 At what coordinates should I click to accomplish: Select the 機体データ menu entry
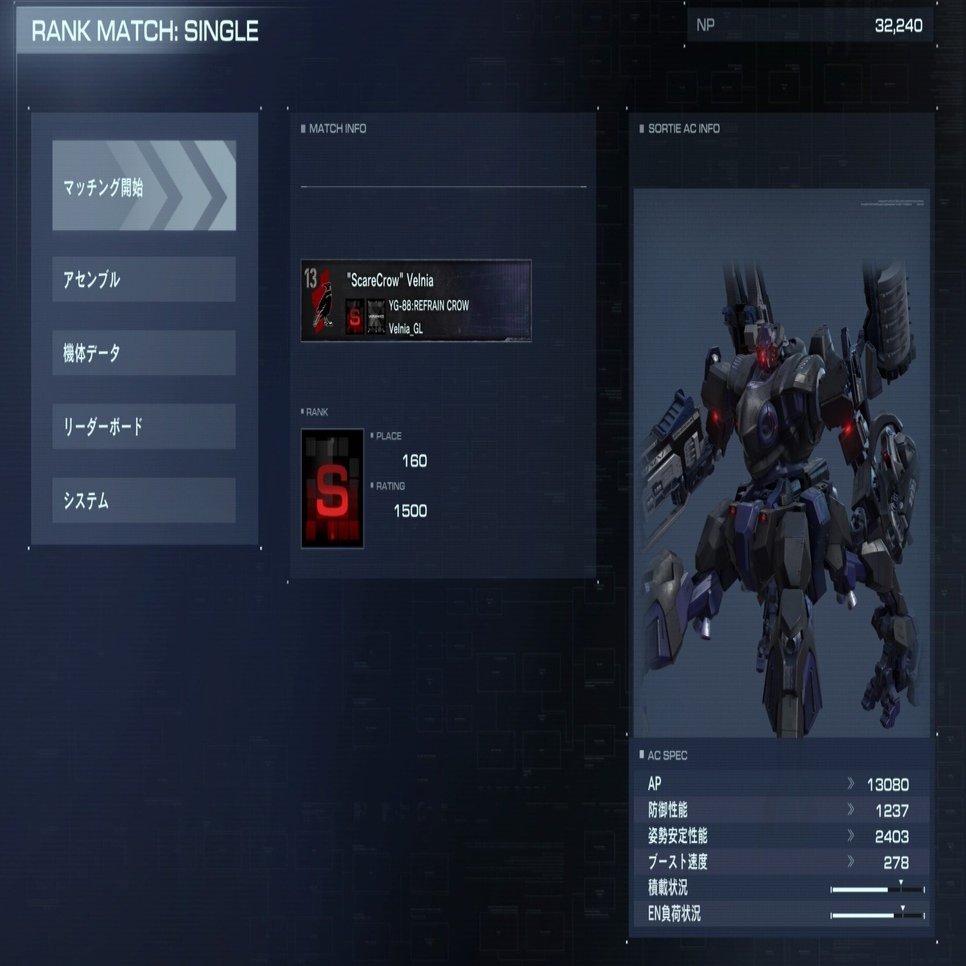144,353
